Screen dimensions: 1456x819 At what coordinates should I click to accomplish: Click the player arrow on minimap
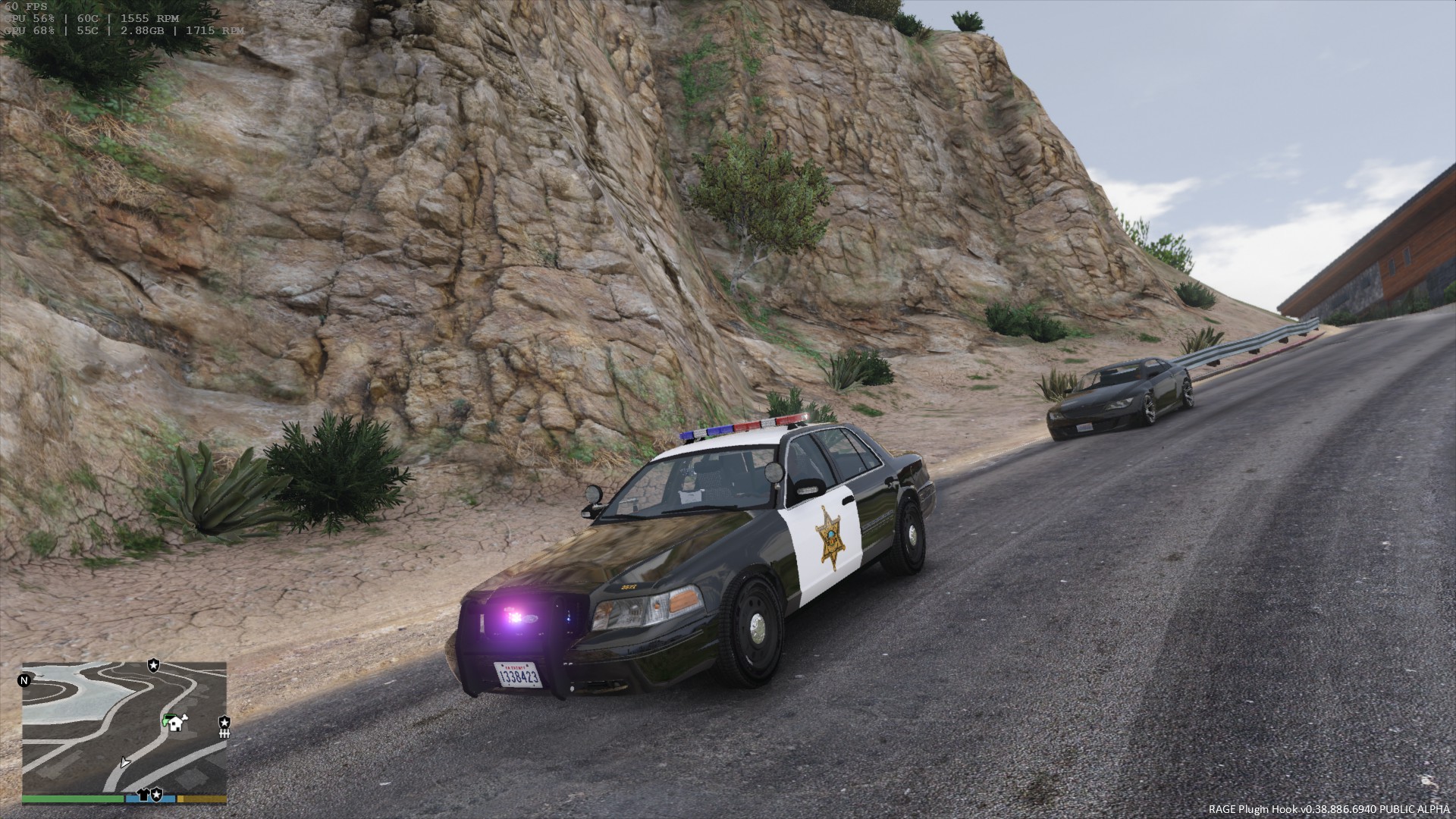click(x=125, y=761)
